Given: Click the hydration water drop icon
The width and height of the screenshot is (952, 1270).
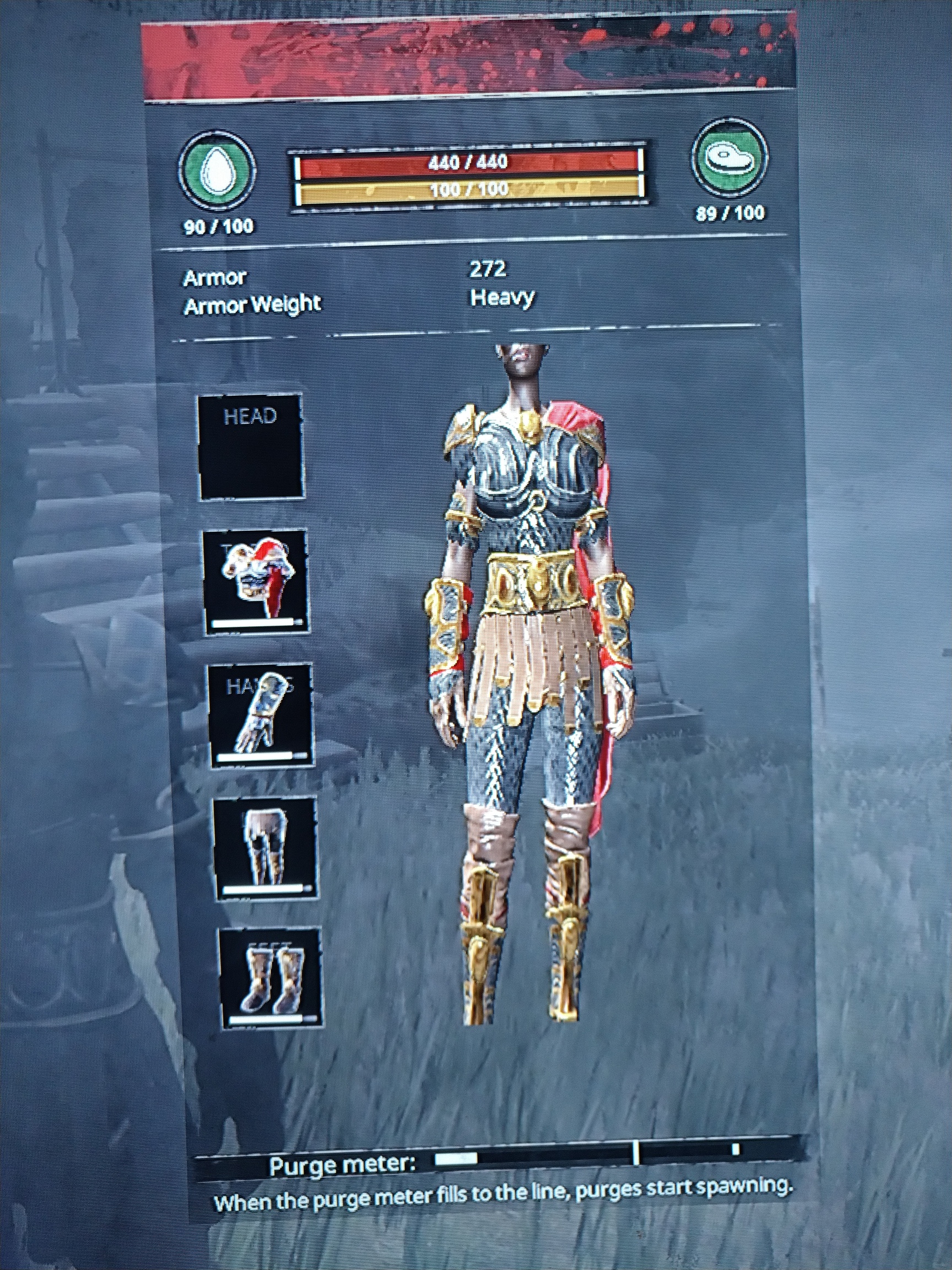Looking at the screenshot, I should tap(218, 169).
